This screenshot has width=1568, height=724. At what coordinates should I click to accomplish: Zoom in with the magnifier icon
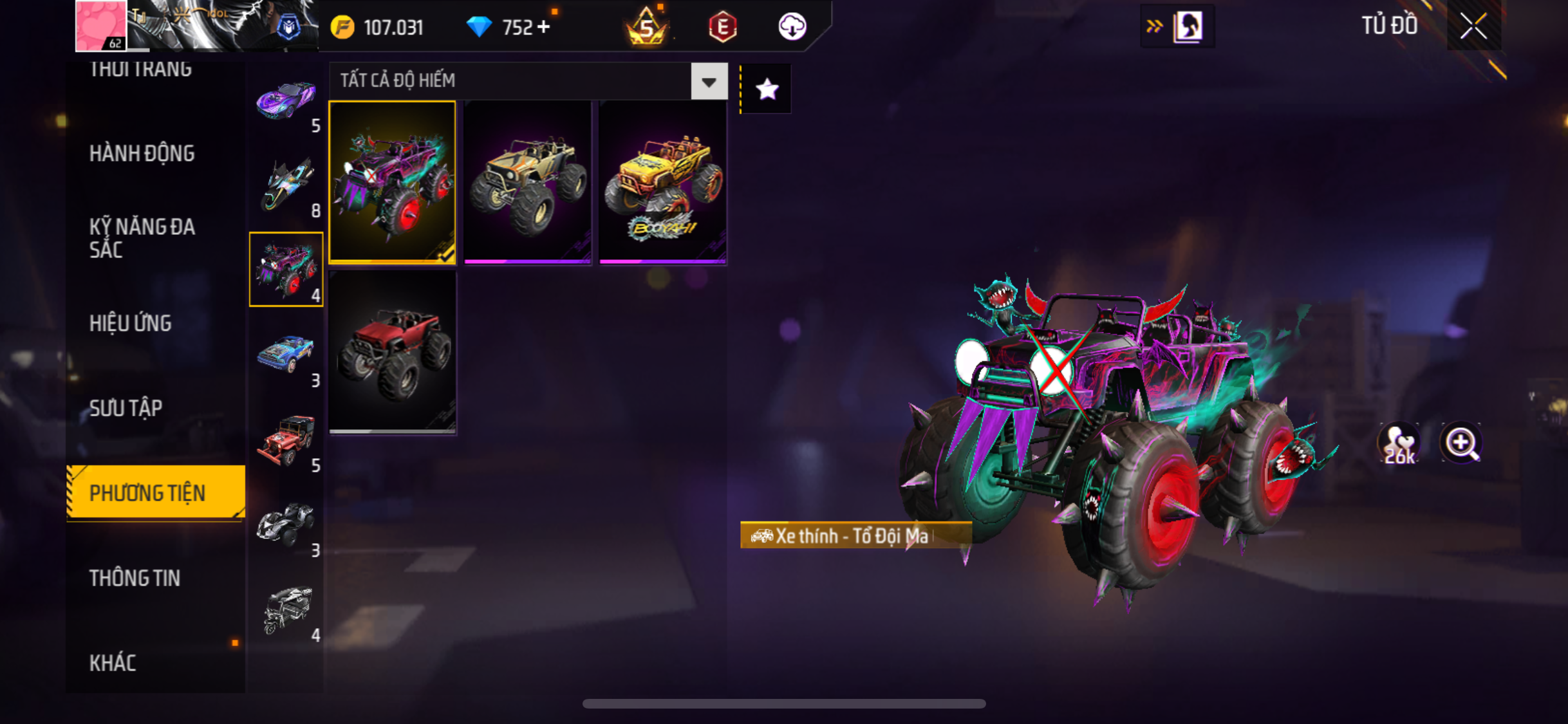pos(1461,443)
